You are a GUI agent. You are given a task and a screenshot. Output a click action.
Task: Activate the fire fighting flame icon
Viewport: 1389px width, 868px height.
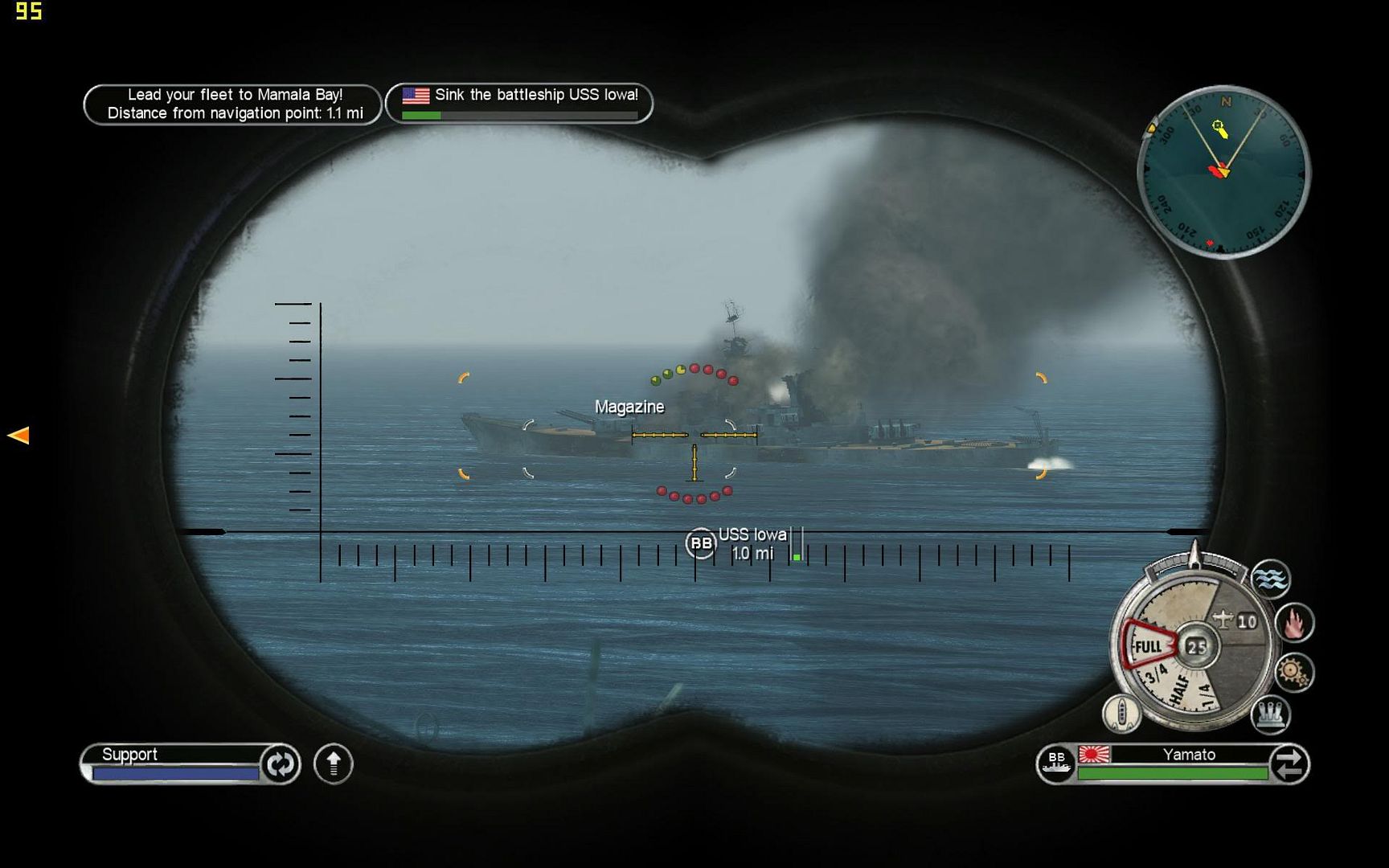[x=1294, y=624]
